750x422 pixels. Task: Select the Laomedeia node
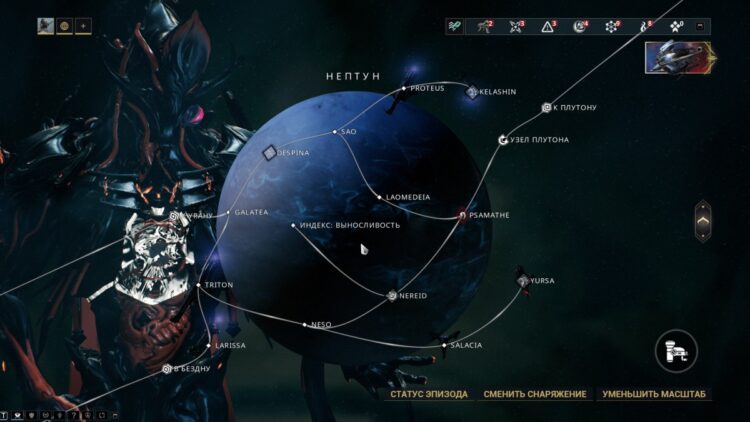379,197
